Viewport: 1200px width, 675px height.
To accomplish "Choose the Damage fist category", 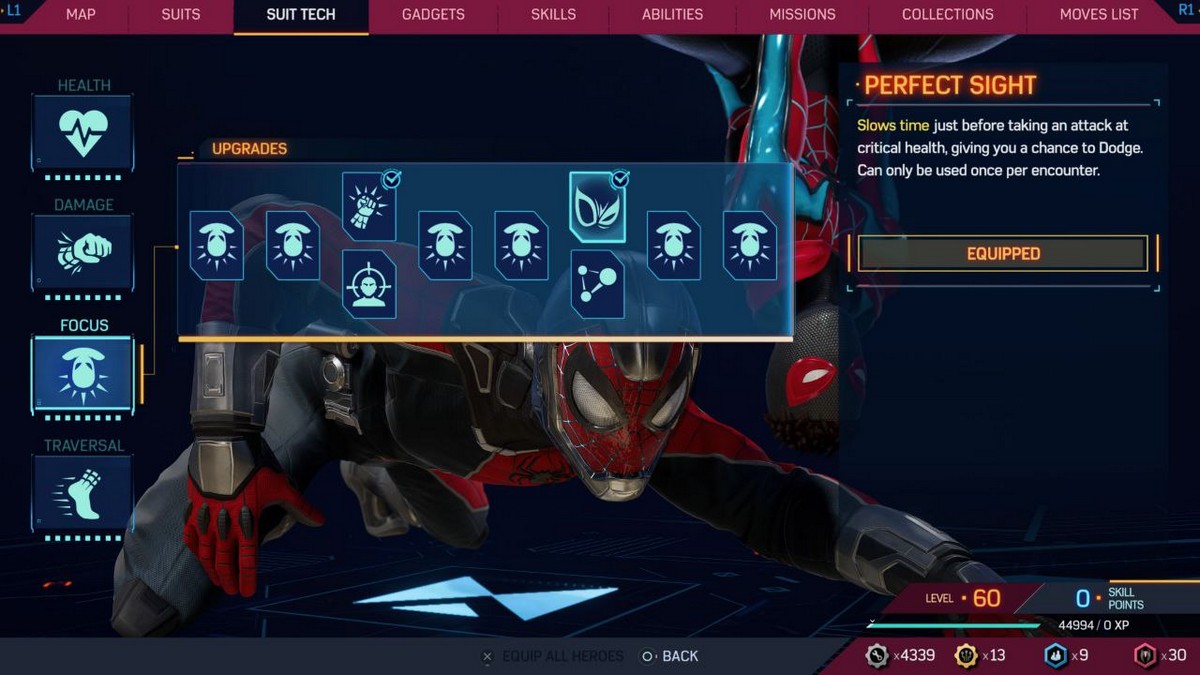I will tap(83, 252).
